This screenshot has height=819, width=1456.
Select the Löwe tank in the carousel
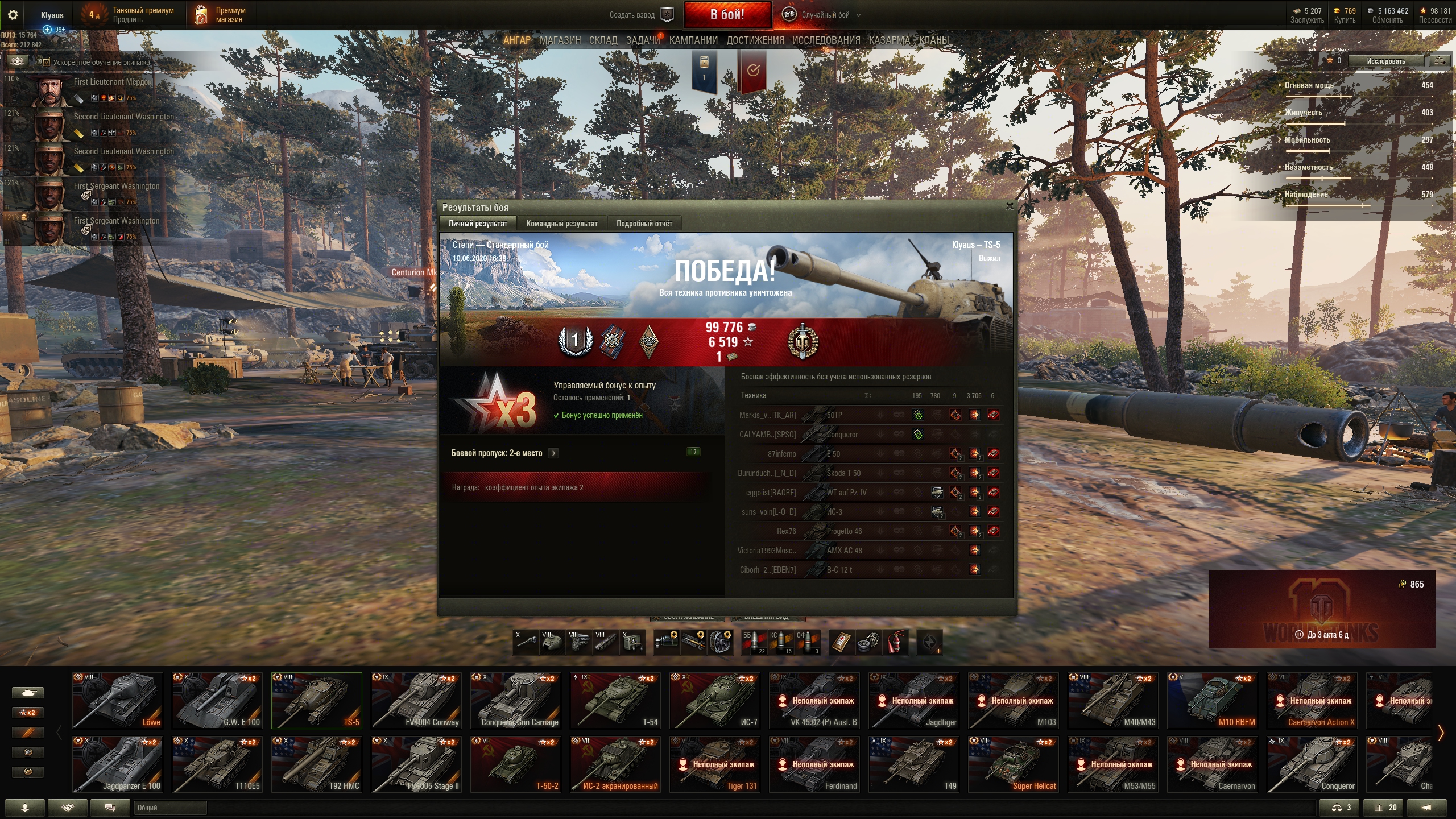coord(118,700)
